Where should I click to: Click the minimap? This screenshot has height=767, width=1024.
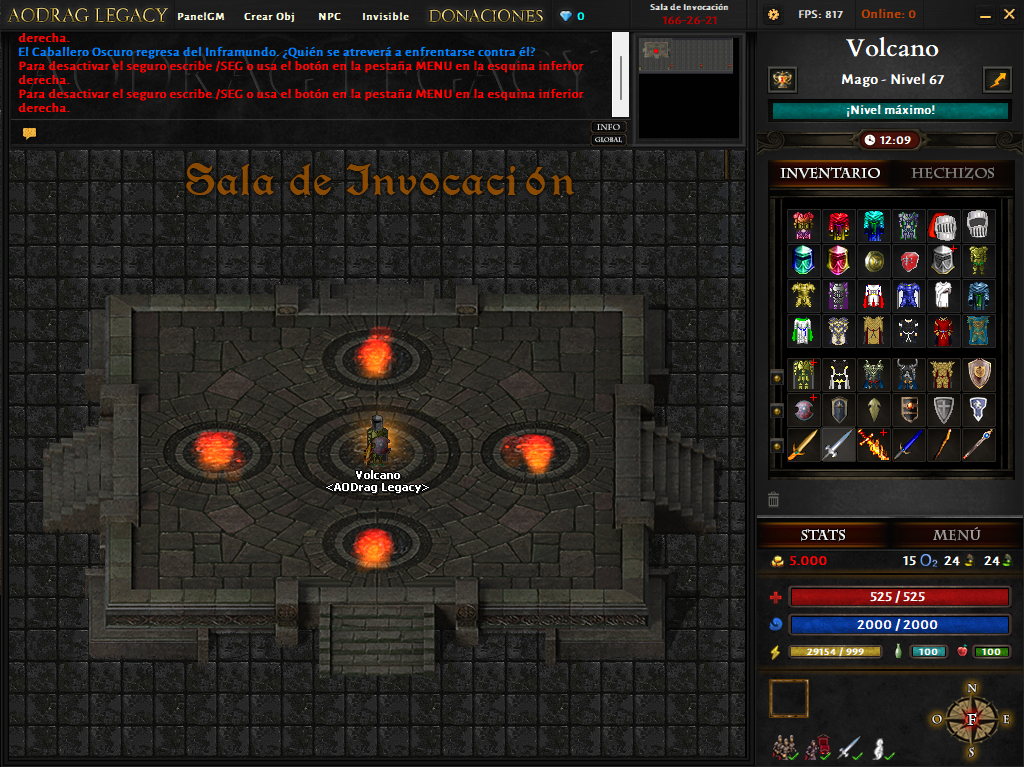click(x=690, y=87)
